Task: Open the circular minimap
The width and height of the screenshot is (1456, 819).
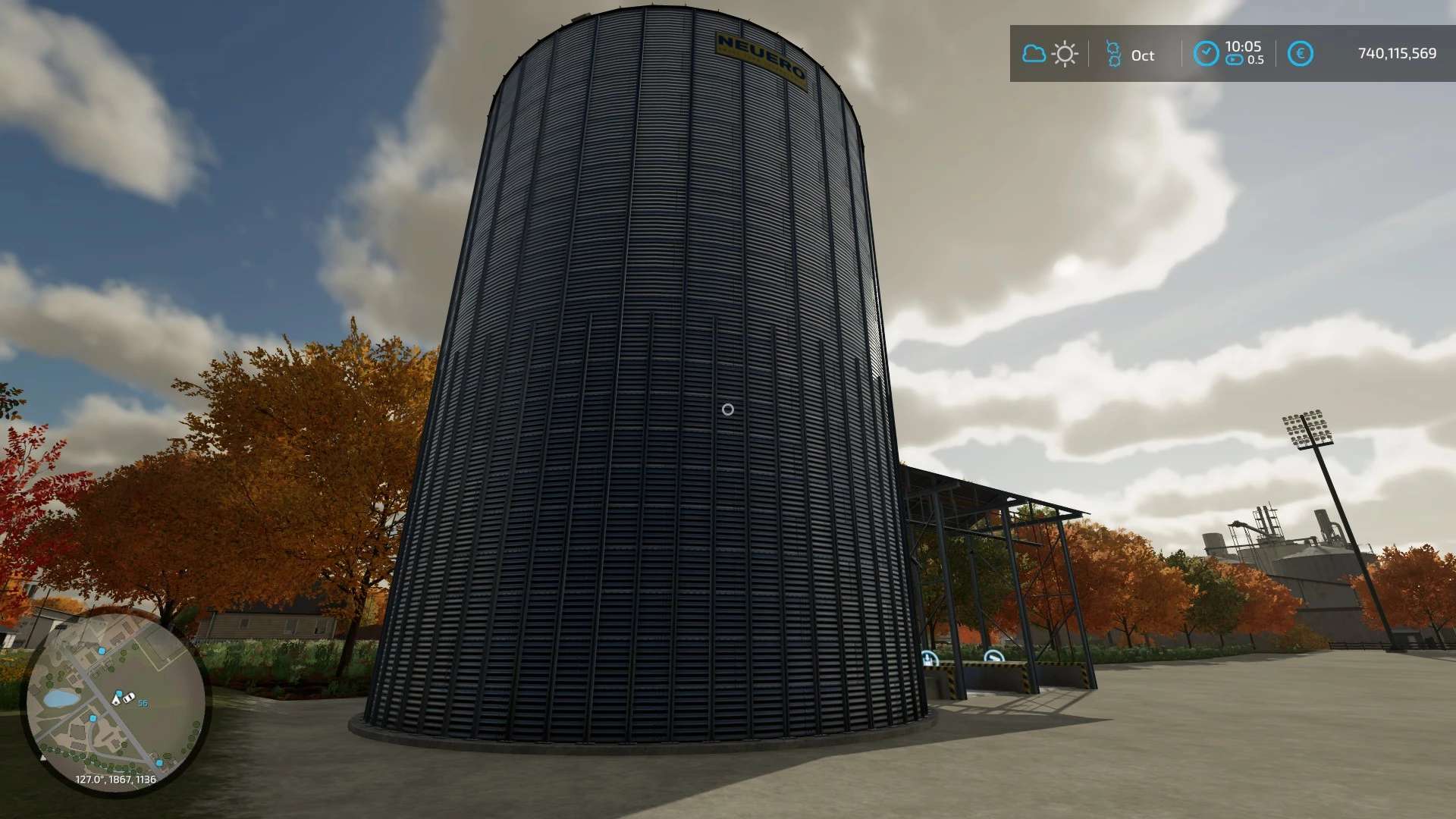Action: pos(116,704)
